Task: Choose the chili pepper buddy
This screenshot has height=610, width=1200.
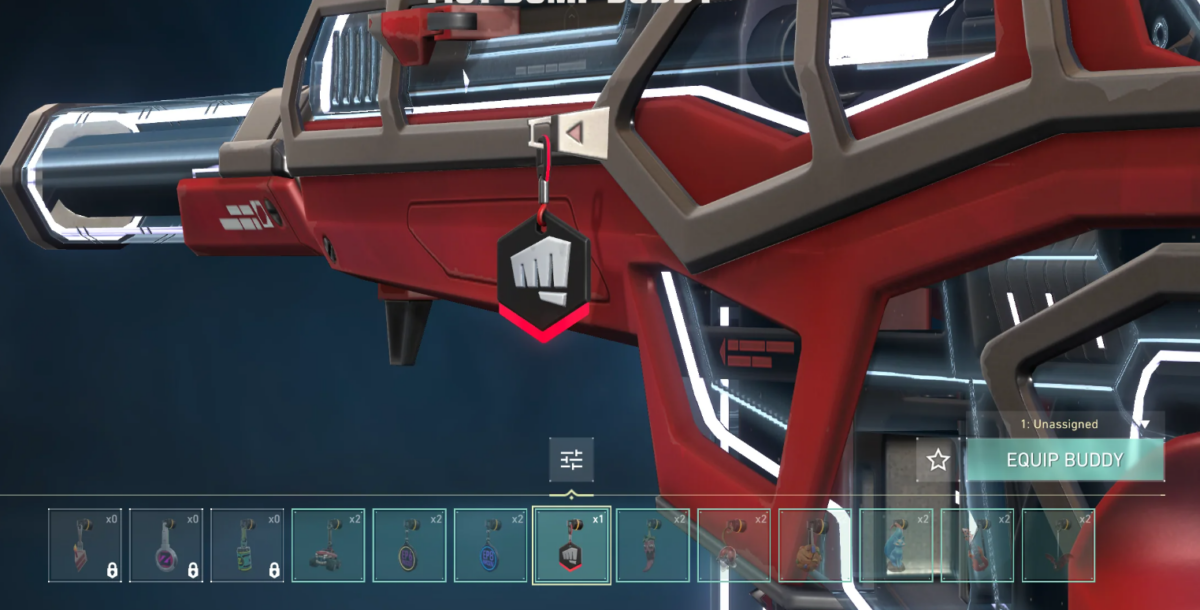Action: click(x=652, y=545)
